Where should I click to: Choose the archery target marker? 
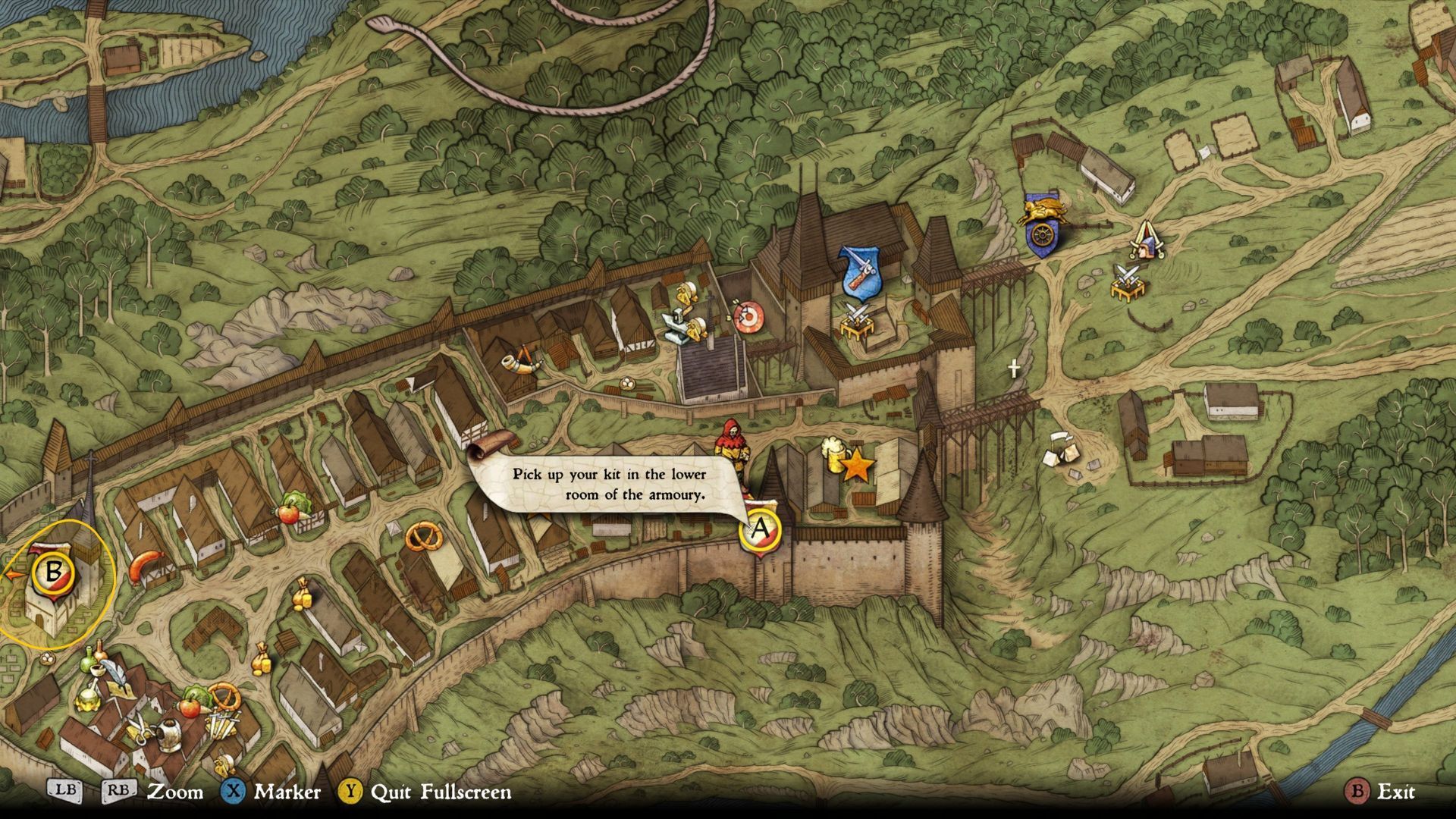[747, 318]
